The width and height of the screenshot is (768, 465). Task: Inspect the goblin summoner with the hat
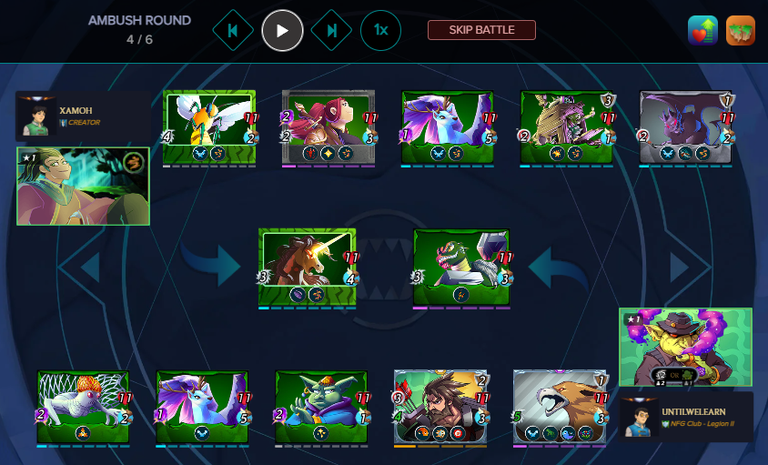[x=685, y=347]
